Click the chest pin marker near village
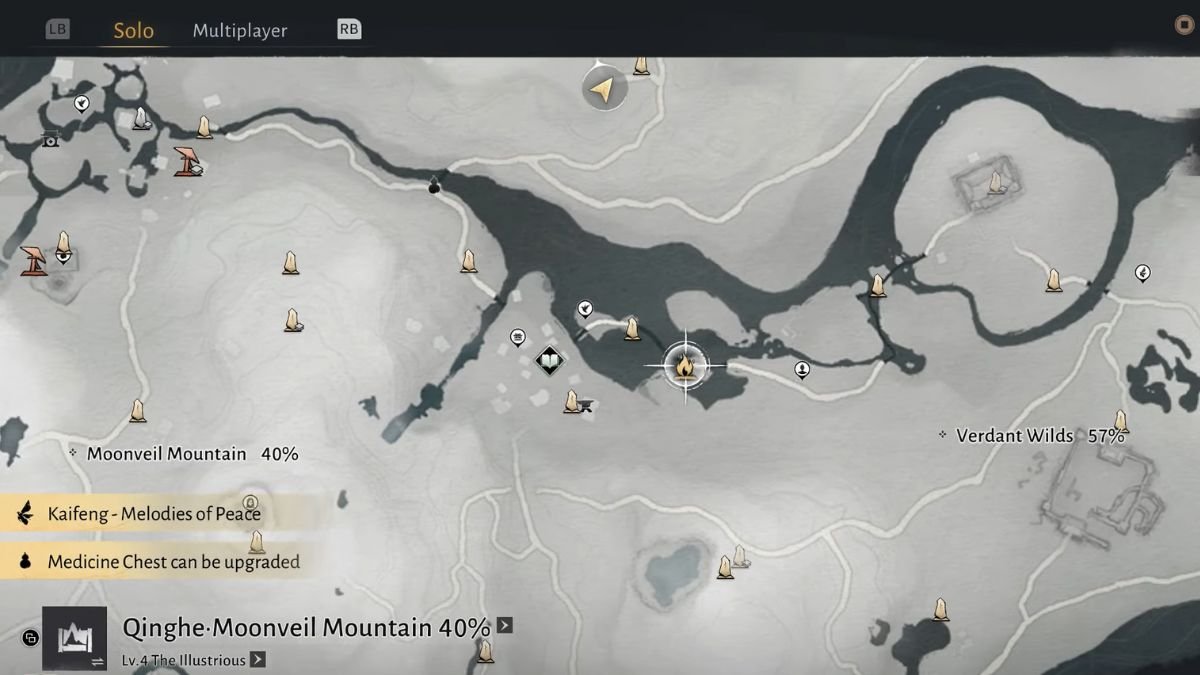Image resolution: width=1200 pixels, height=675 pixels. pos(518,337)
